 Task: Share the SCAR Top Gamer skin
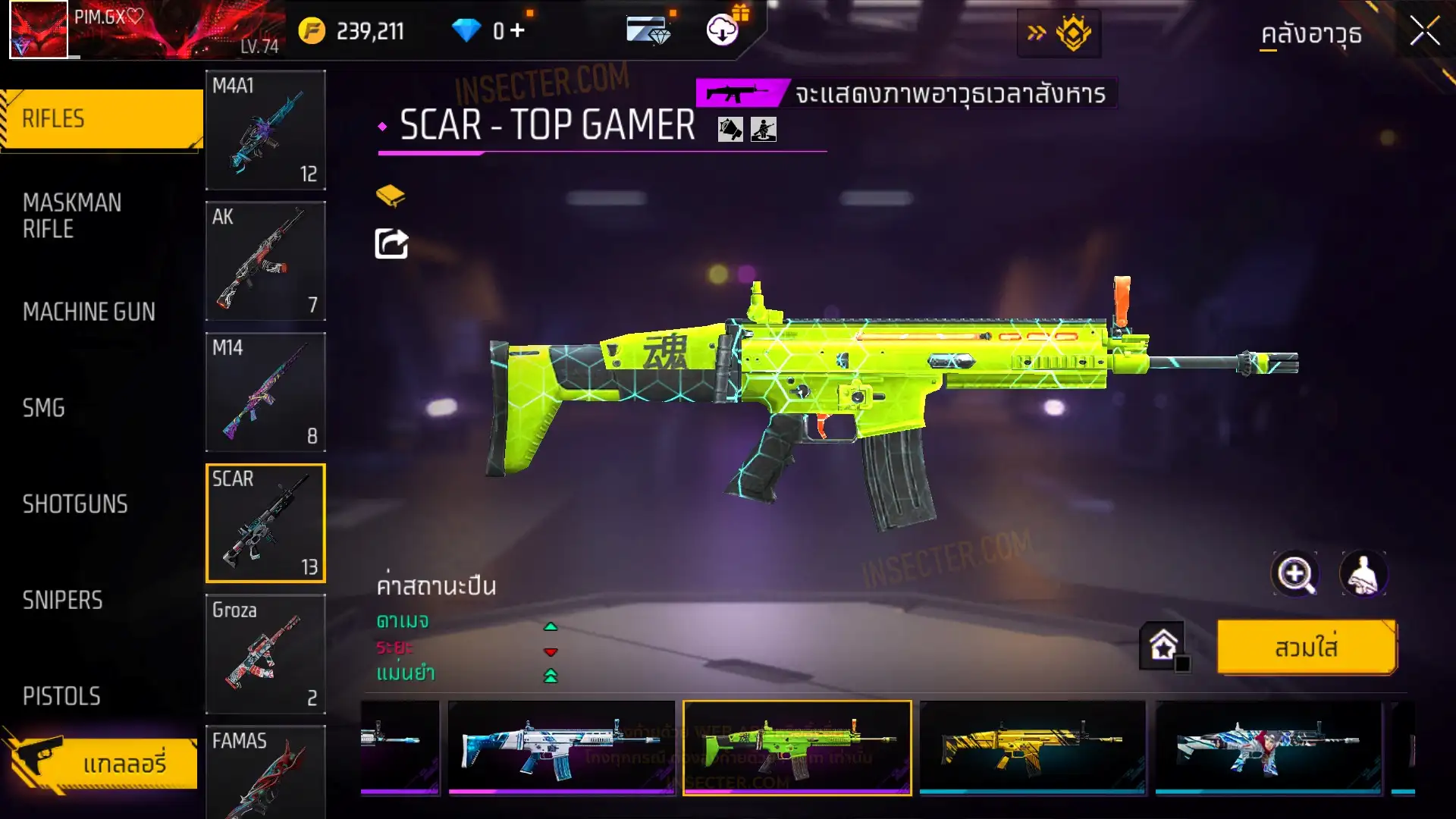391,244
